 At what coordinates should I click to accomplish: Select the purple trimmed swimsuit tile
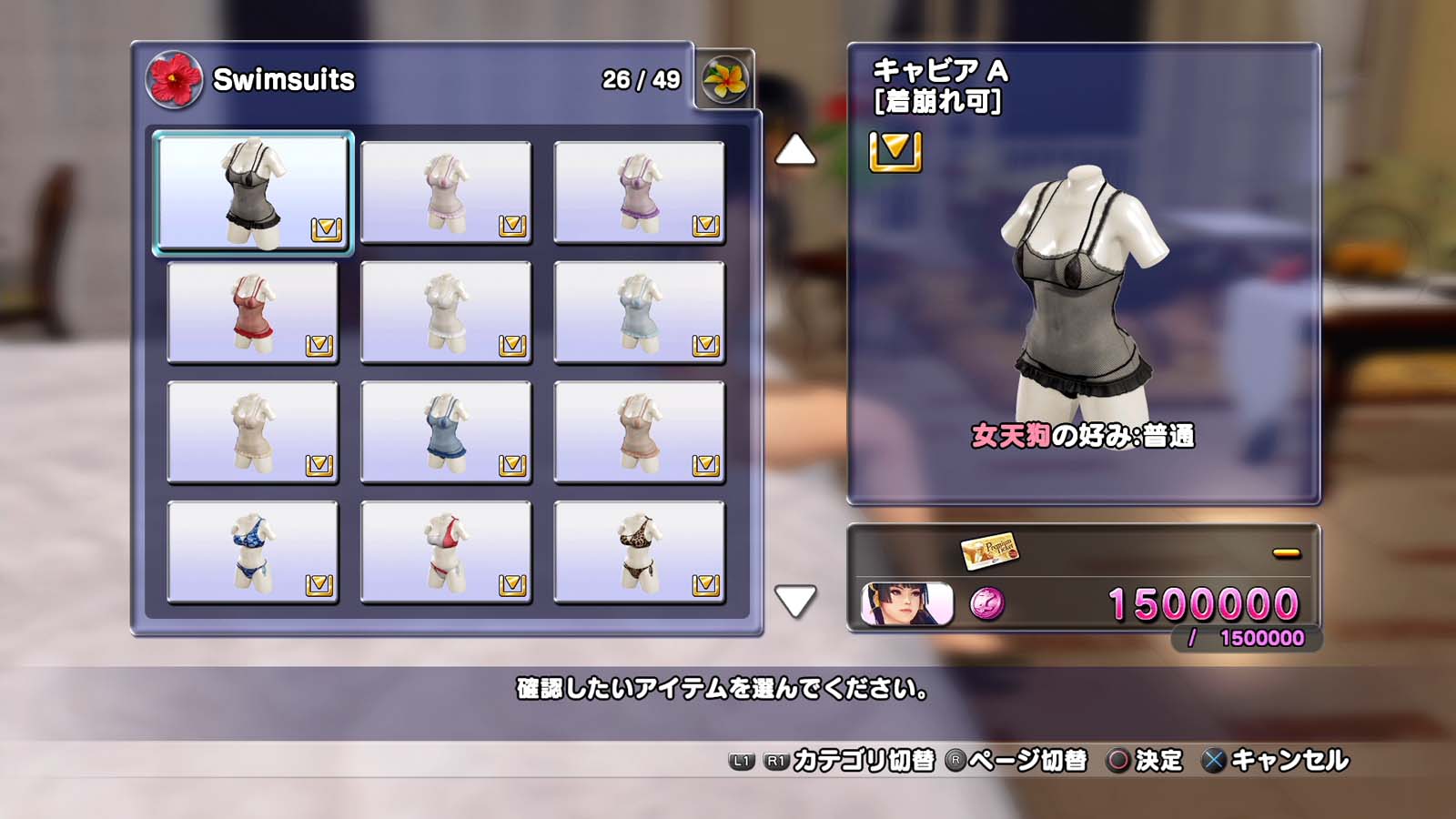[639, 192]
